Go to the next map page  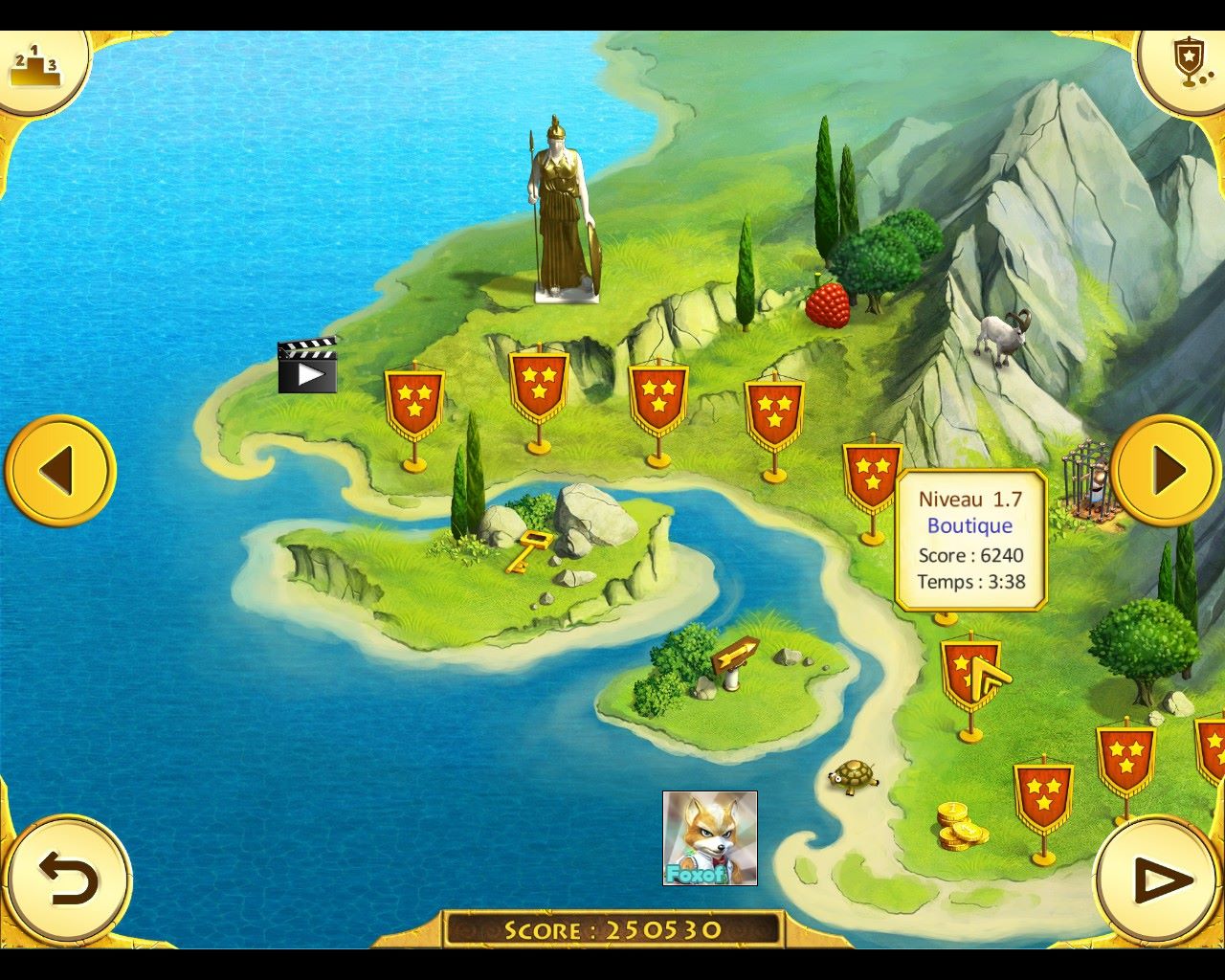[x=1166, y=470]
